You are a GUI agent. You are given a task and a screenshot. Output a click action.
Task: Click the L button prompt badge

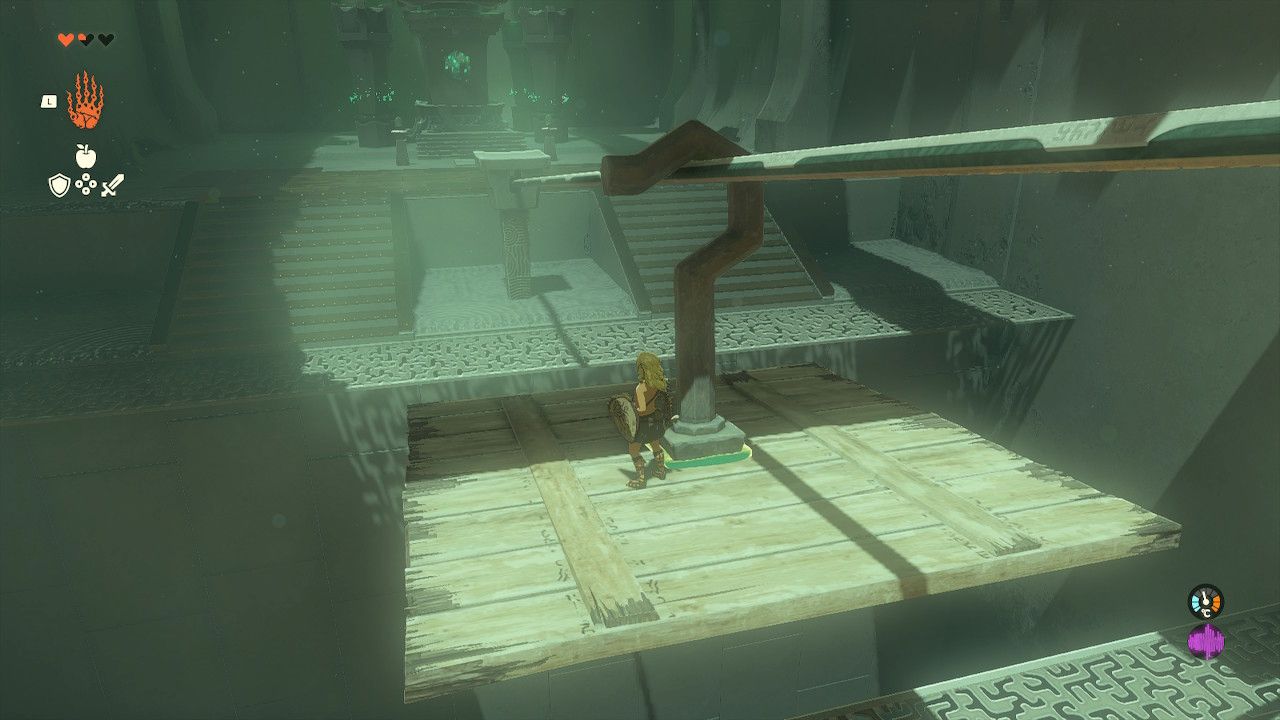(49, 100)
